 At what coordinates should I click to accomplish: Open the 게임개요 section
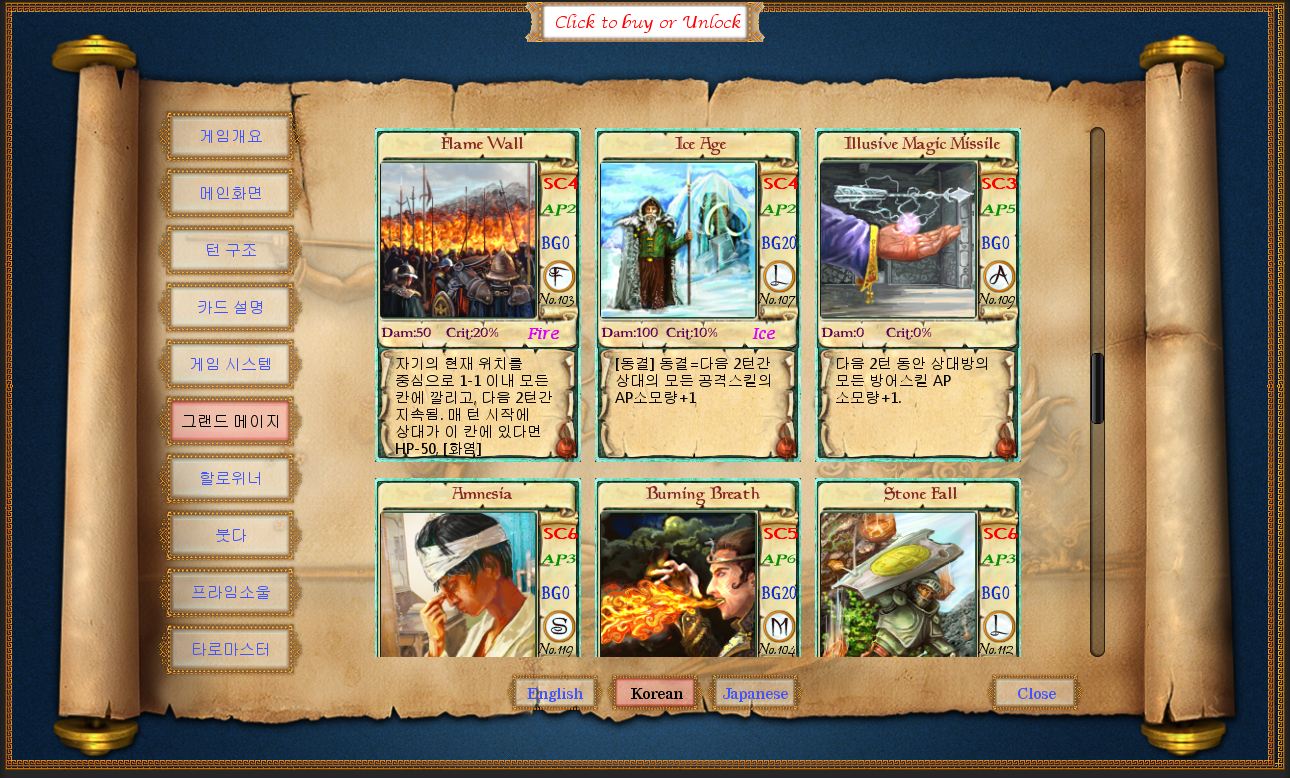tap(230, 135)
